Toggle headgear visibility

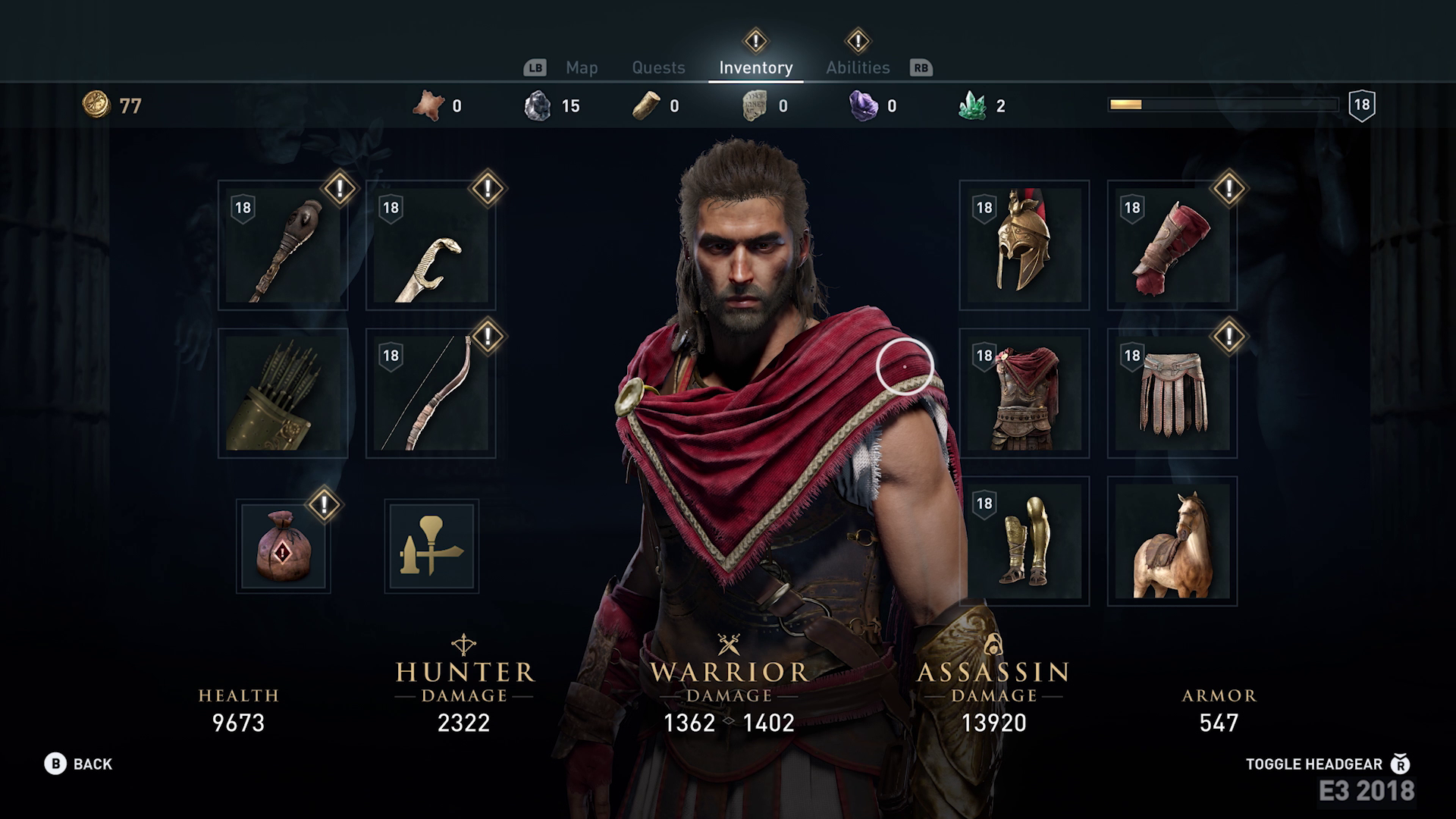[x=1327, y=764]
